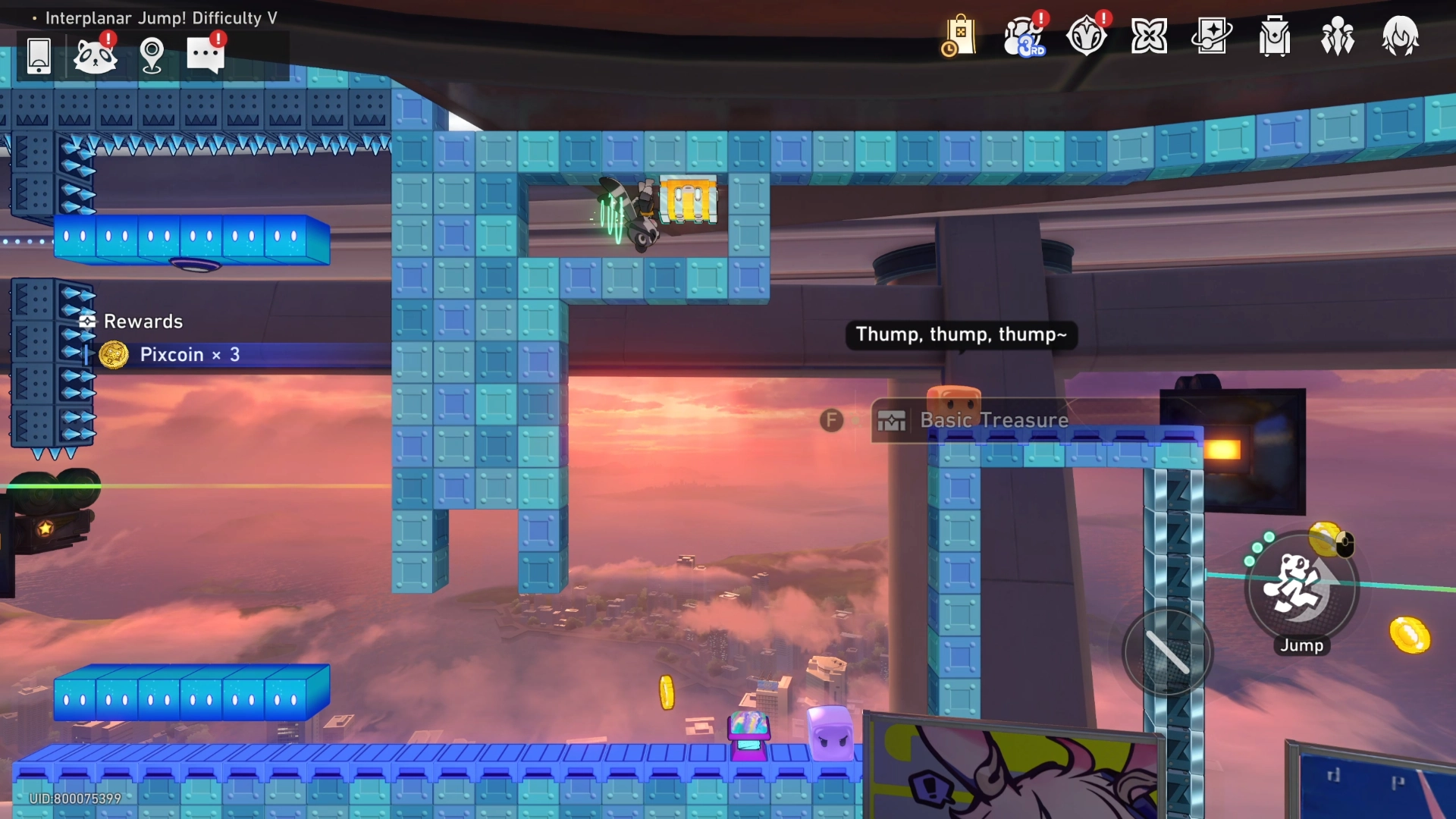Open the warp star card icon
This screenshot has width=1456, height=819.
pyautogui.click(x=1212, y=36)
